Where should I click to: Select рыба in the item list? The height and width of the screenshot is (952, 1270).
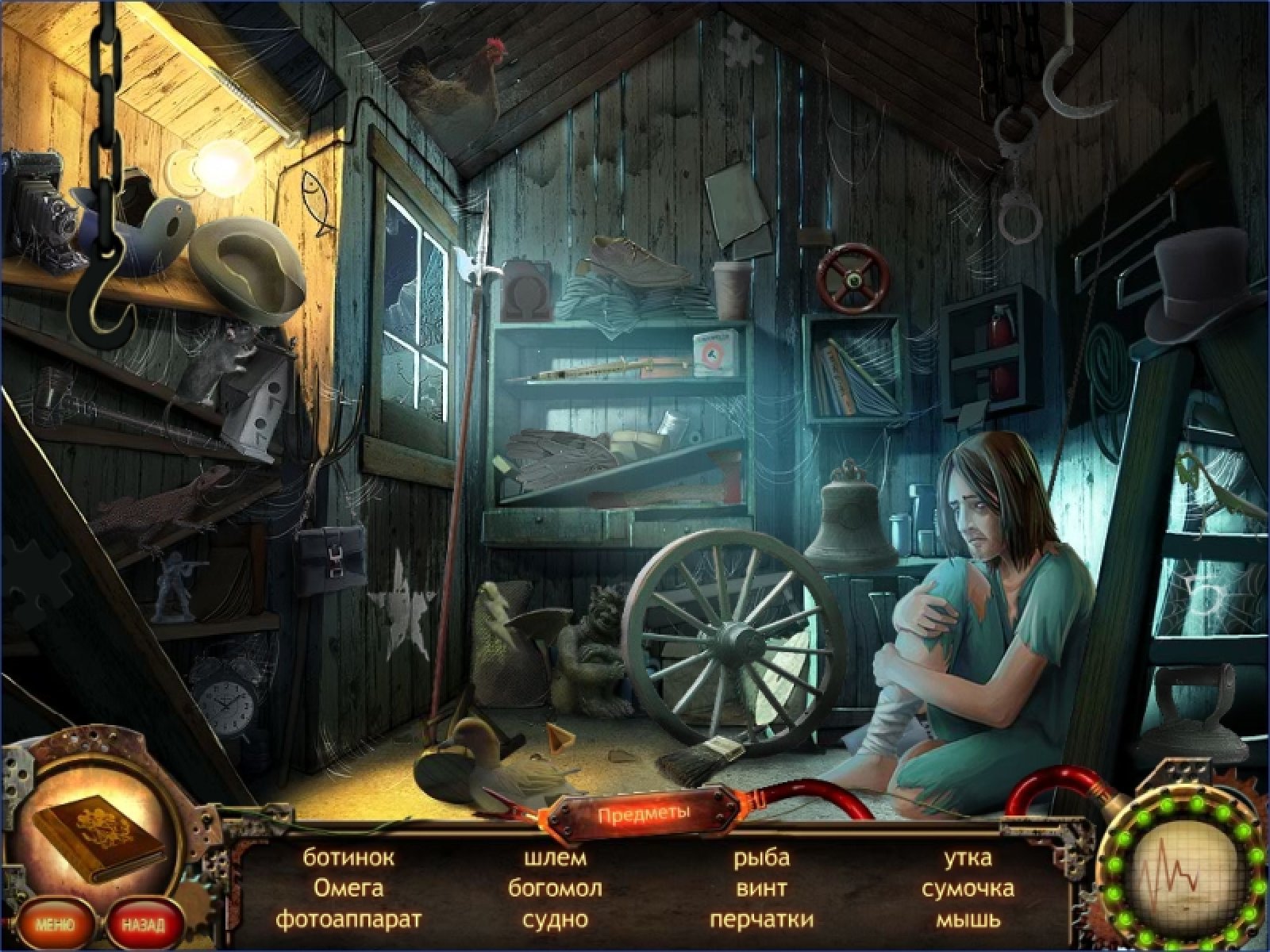761,858
